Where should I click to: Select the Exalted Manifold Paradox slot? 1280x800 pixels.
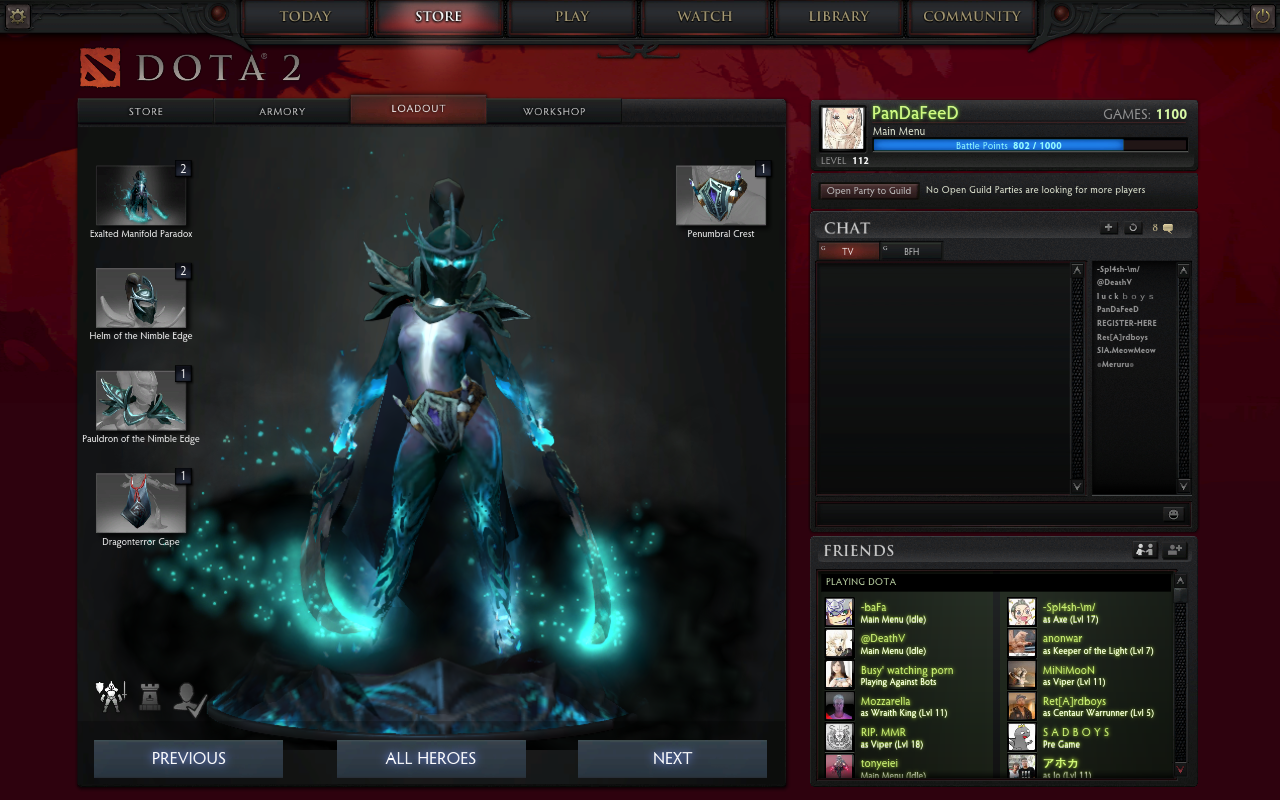coord(141,196)
